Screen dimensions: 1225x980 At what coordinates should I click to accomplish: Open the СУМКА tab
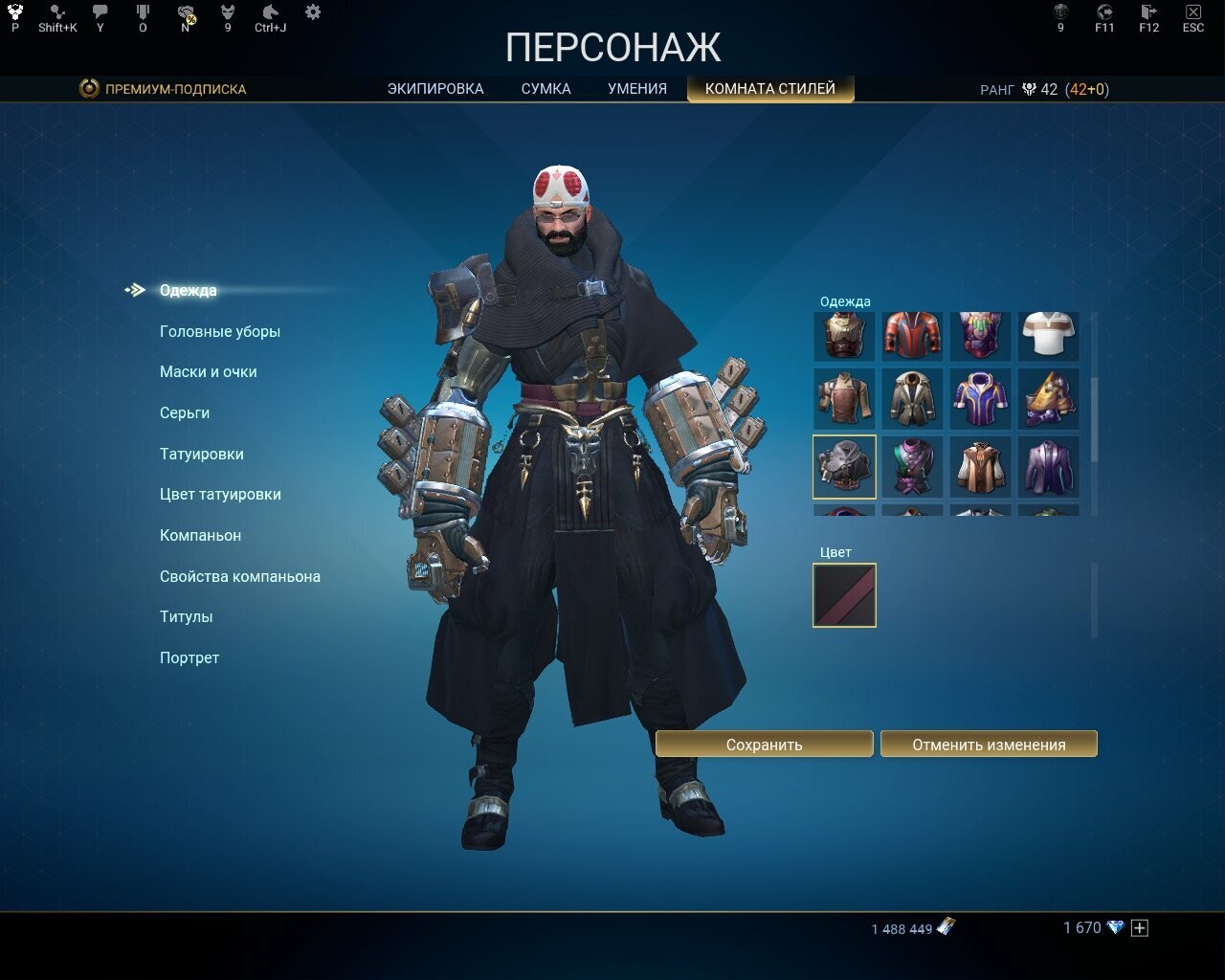pos(545,87)
